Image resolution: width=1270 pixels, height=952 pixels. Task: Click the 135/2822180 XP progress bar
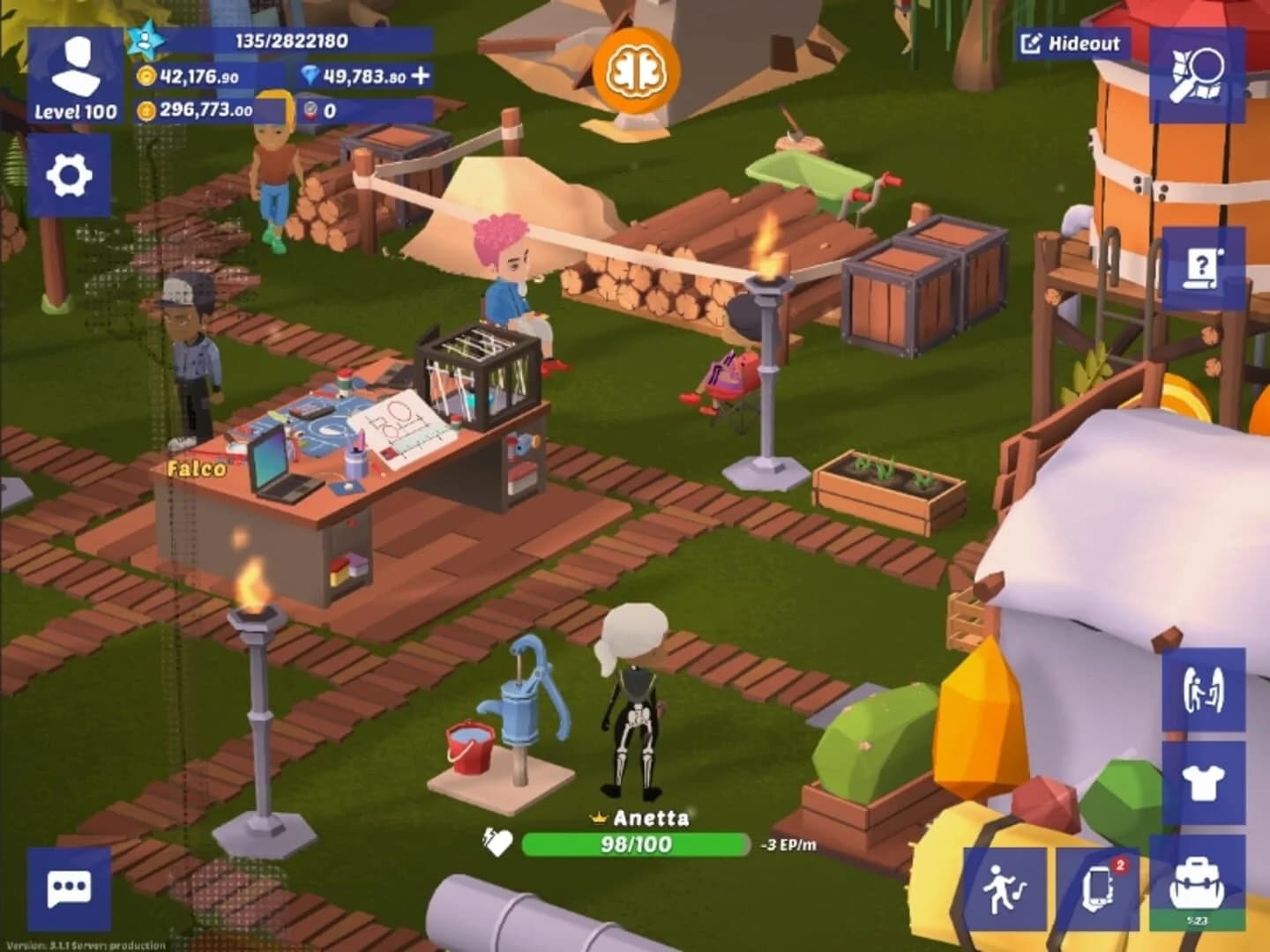click(x=291, y=39)
